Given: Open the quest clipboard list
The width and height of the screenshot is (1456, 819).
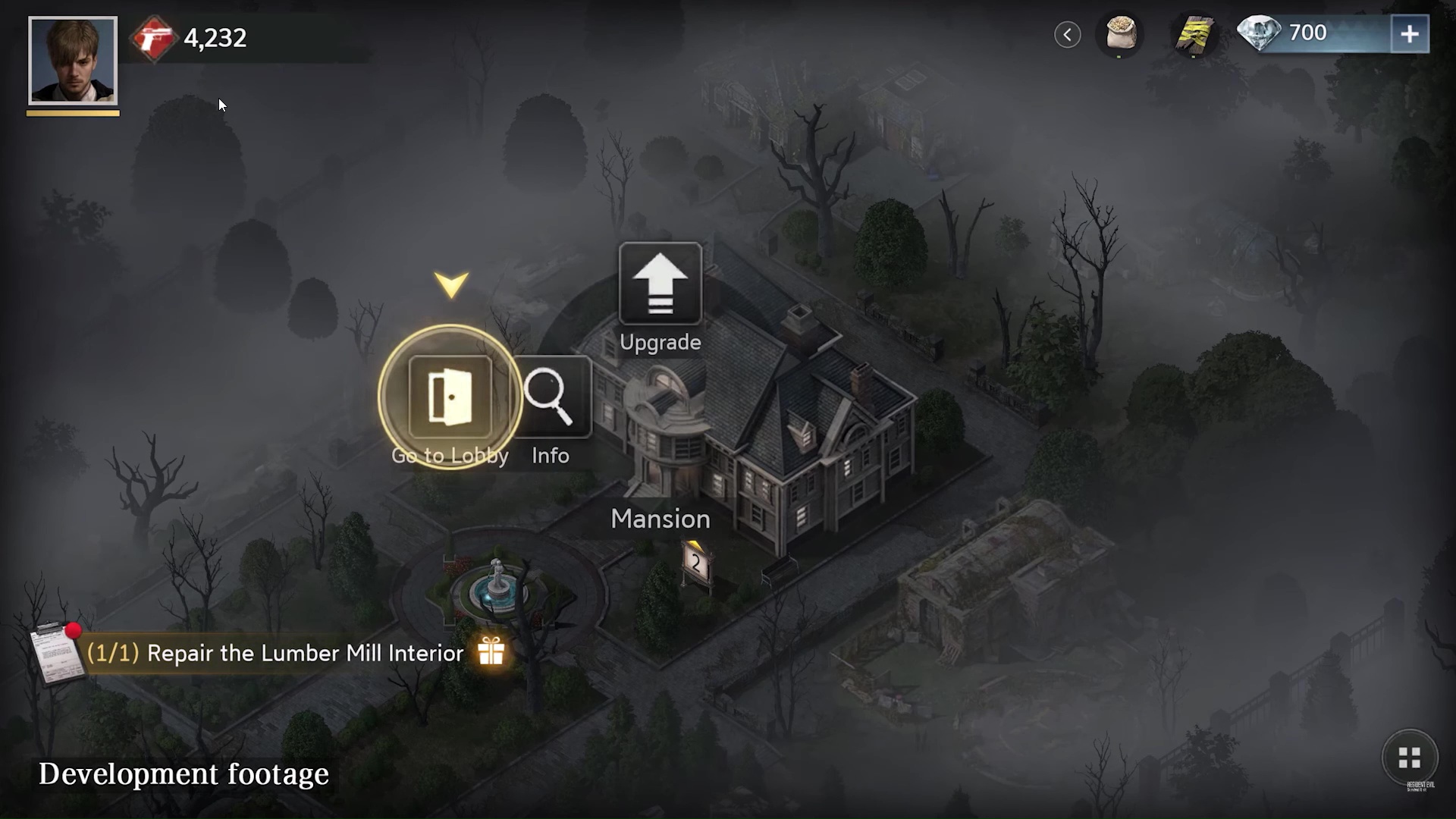Looking at the screenshot, I should (x=55, y=654).
